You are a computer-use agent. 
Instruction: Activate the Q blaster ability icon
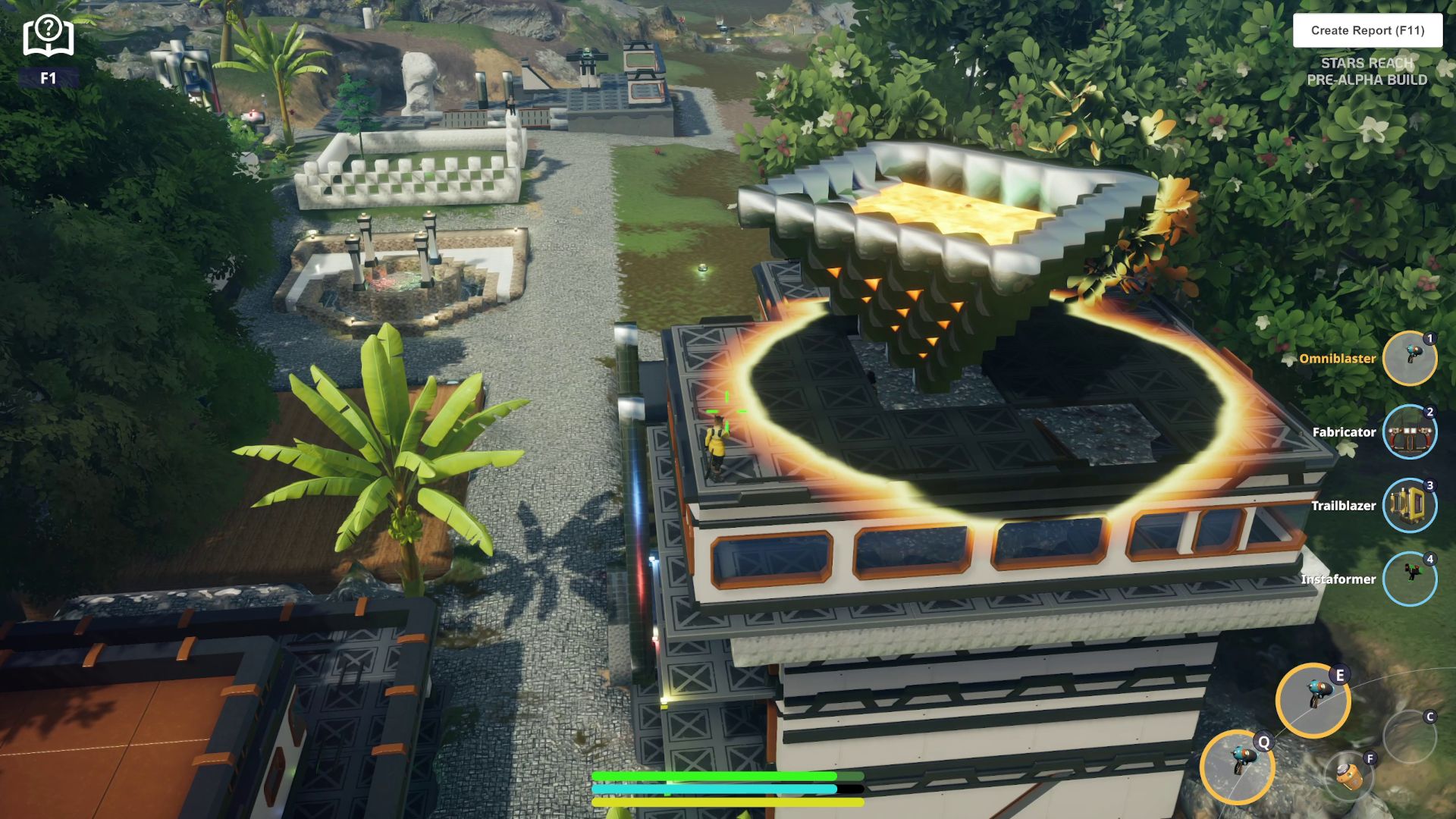1237,766
